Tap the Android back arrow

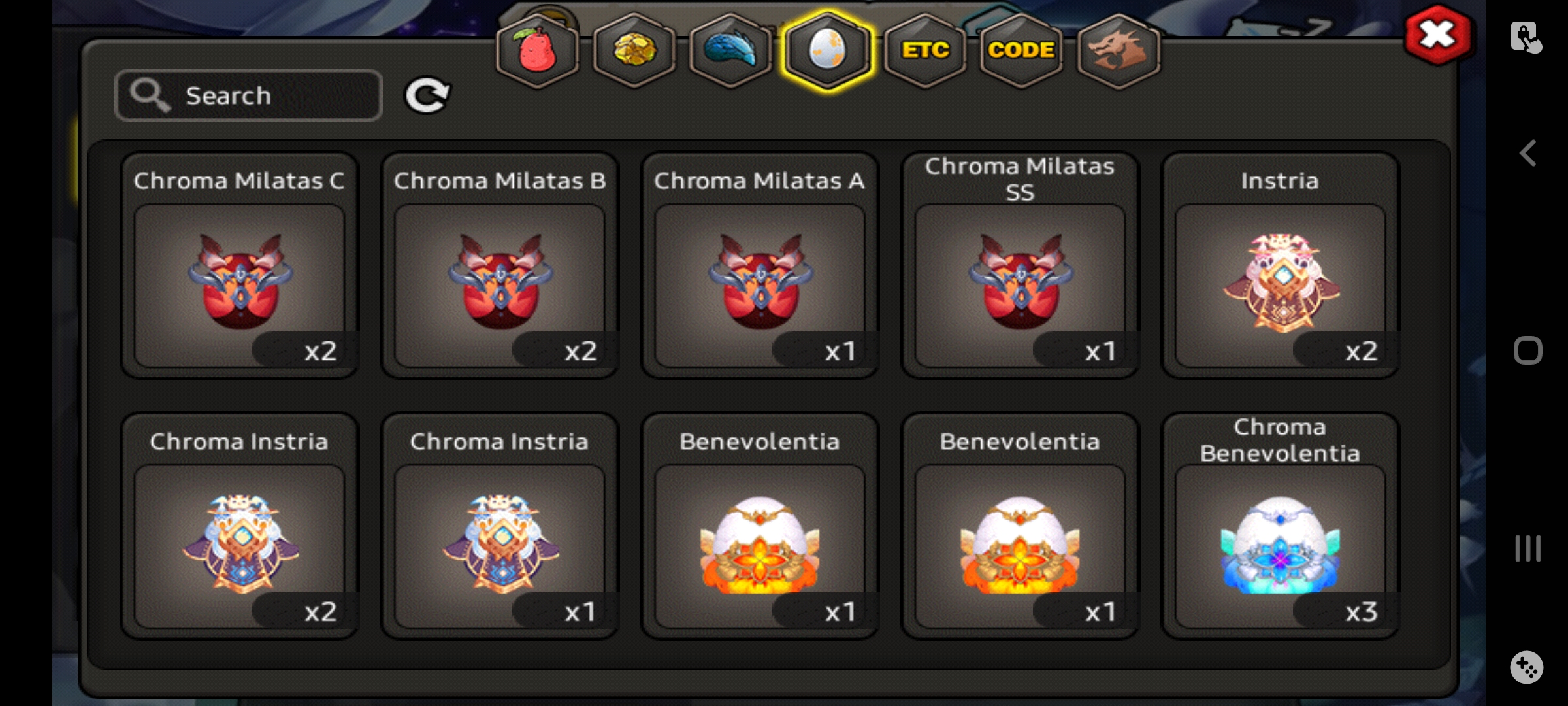tap(1527, 154)
